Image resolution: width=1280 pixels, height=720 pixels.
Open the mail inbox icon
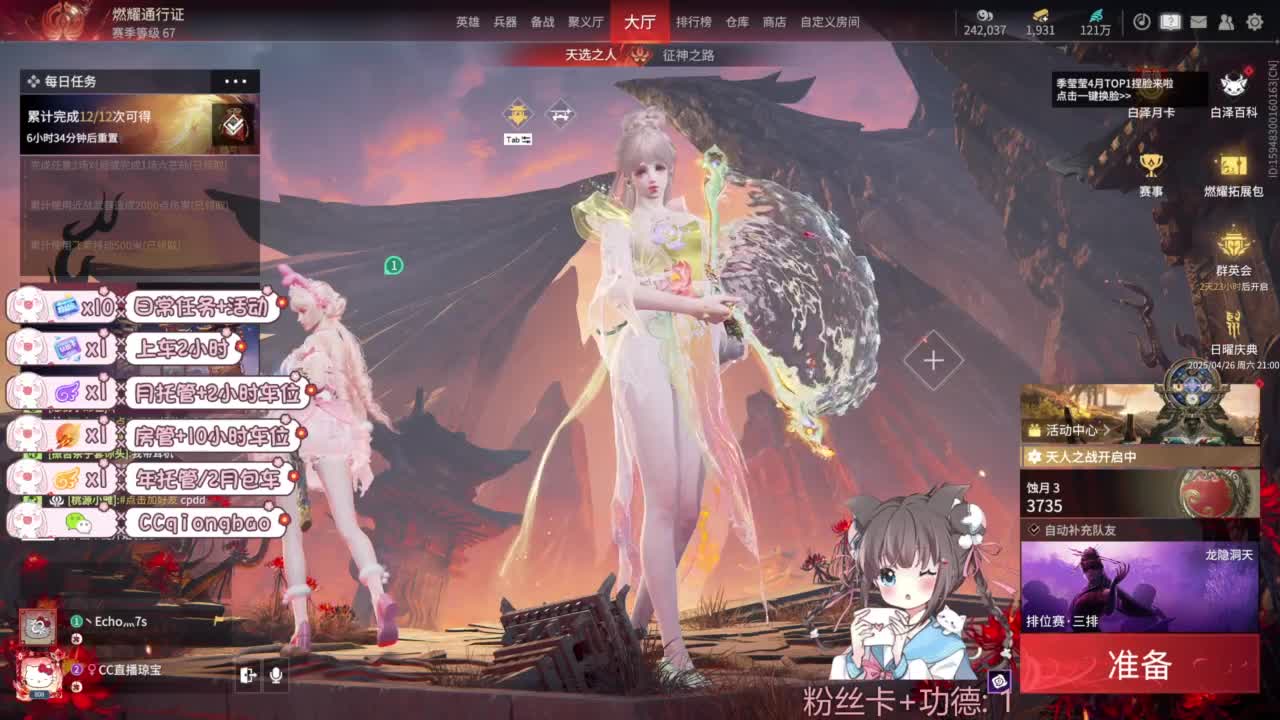[x=1198, y=19]
